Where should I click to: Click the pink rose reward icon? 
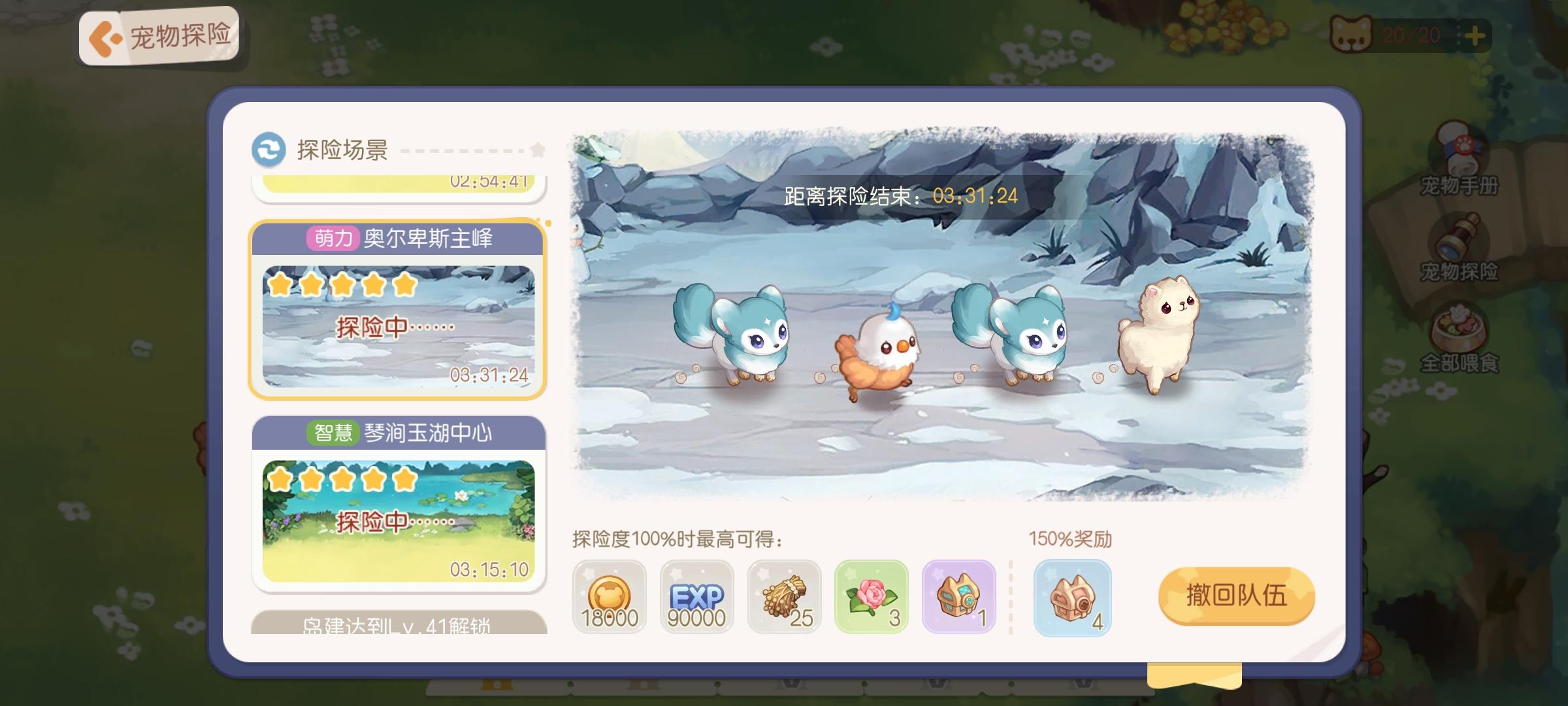(872, 596)
